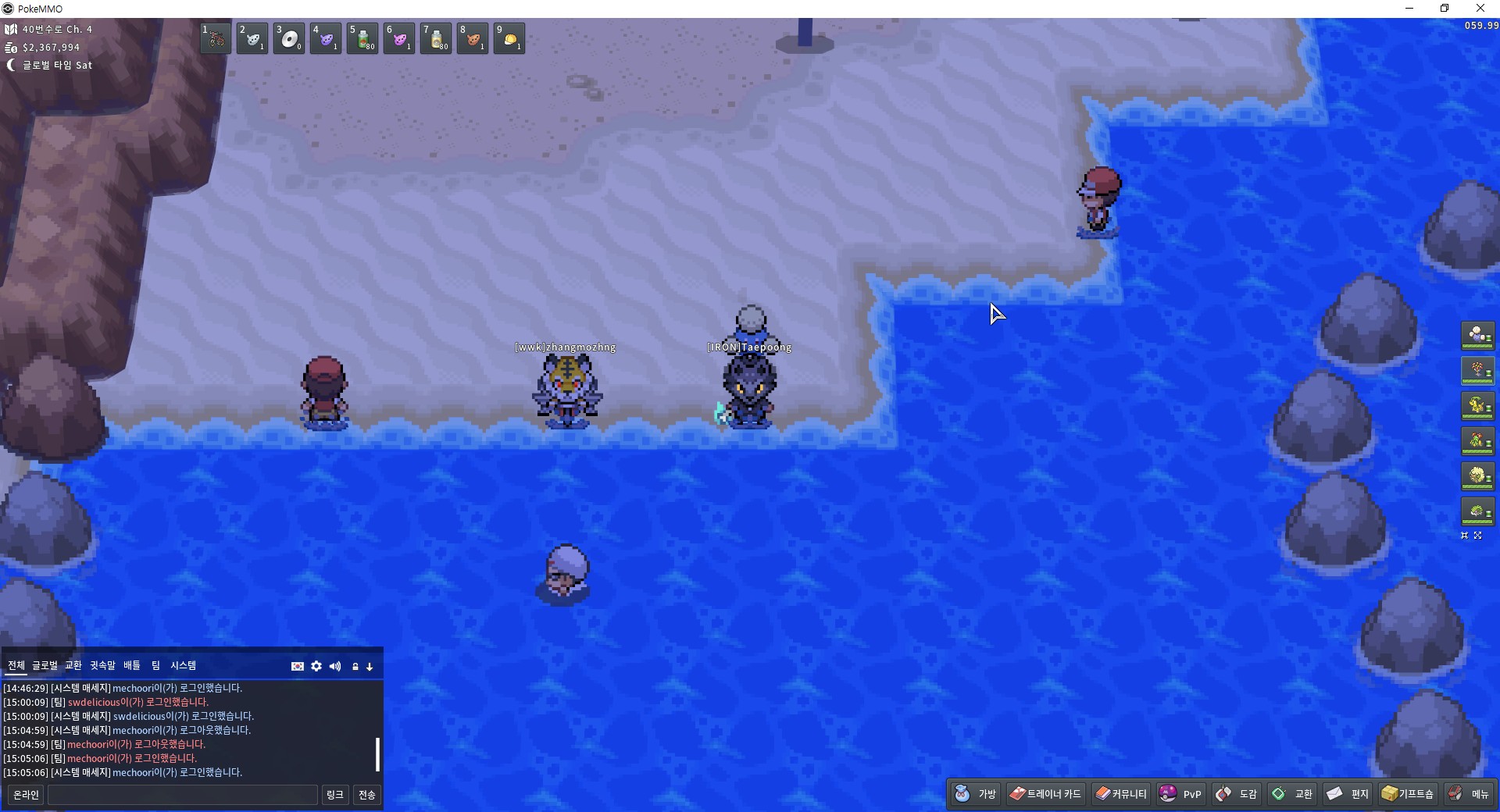Use the pink ocarina in slot 6

point(399,38)
